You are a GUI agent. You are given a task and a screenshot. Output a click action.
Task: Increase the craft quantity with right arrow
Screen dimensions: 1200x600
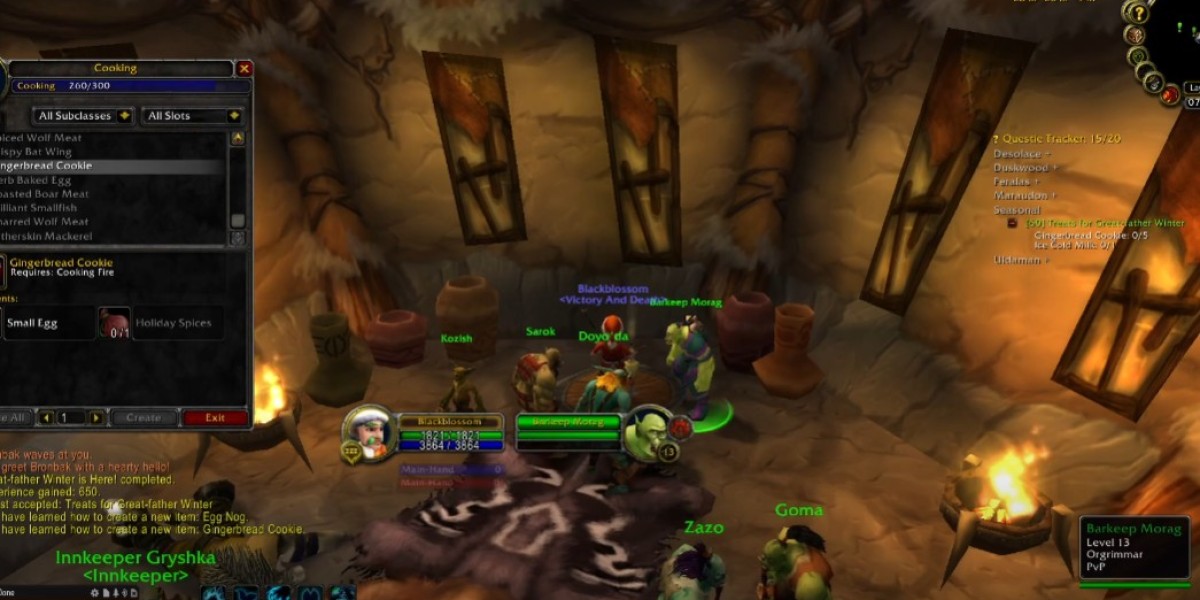(x=96, y=418)
